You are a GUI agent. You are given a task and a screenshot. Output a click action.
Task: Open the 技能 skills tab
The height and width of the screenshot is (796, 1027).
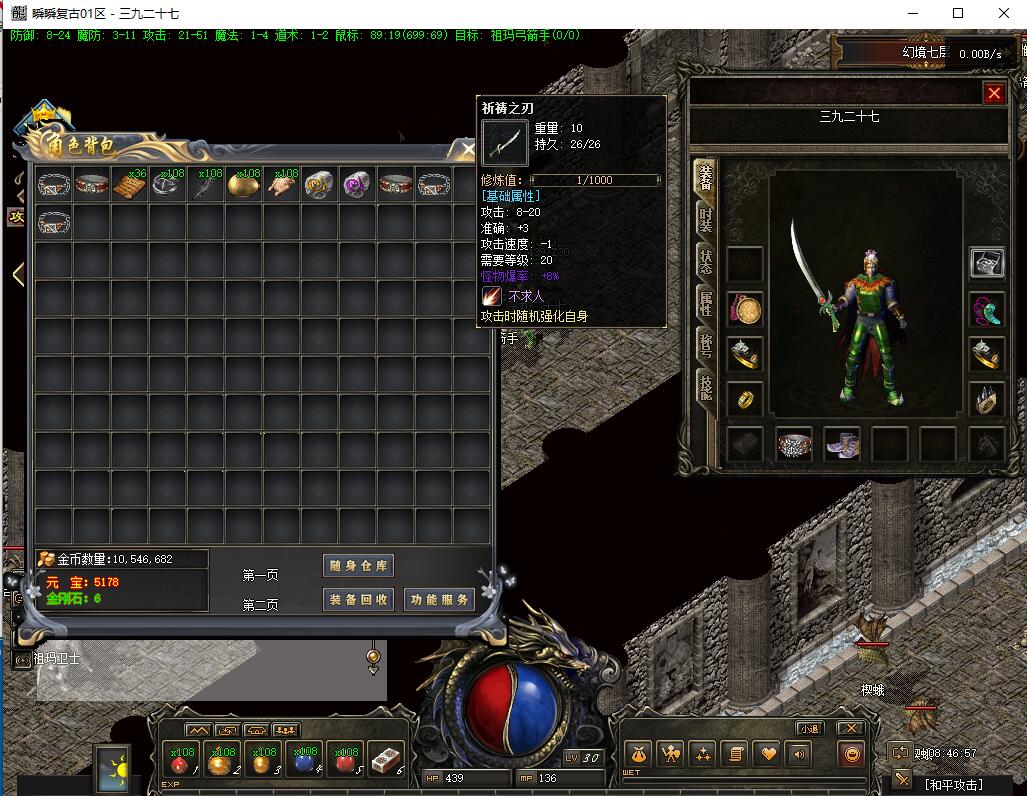705,388
